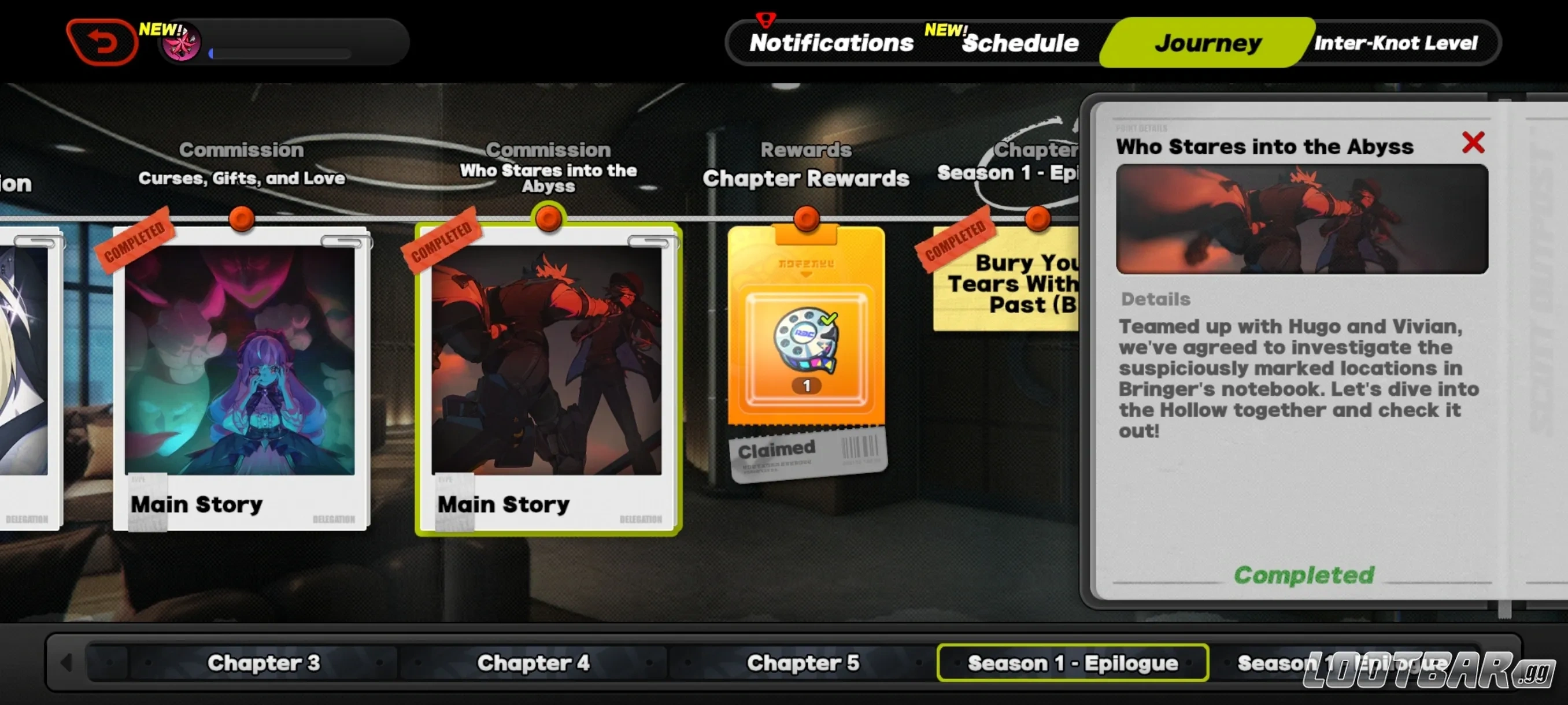1568x705 pixels.
Task: Click the left scroll arrow in the chapter bar
Action: tap(67, 663)
